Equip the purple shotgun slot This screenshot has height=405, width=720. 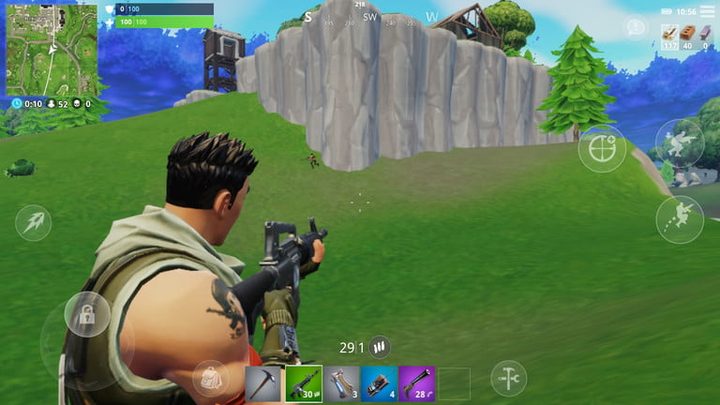[x=417, y=383]
